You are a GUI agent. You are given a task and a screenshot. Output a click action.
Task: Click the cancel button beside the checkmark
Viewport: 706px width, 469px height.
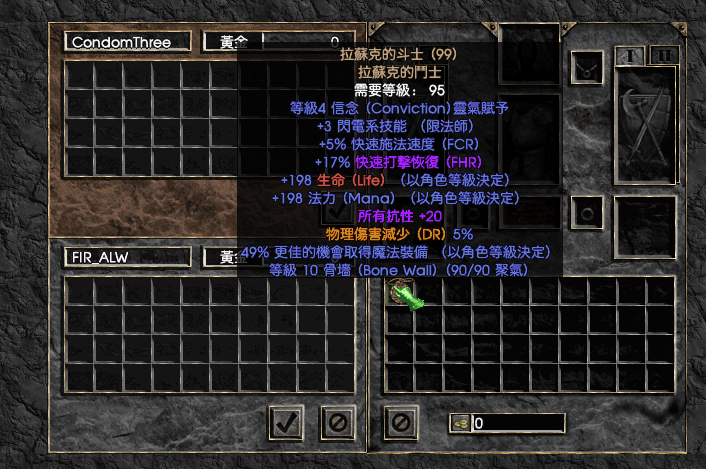pyautogui.click(x=338, y=422)
